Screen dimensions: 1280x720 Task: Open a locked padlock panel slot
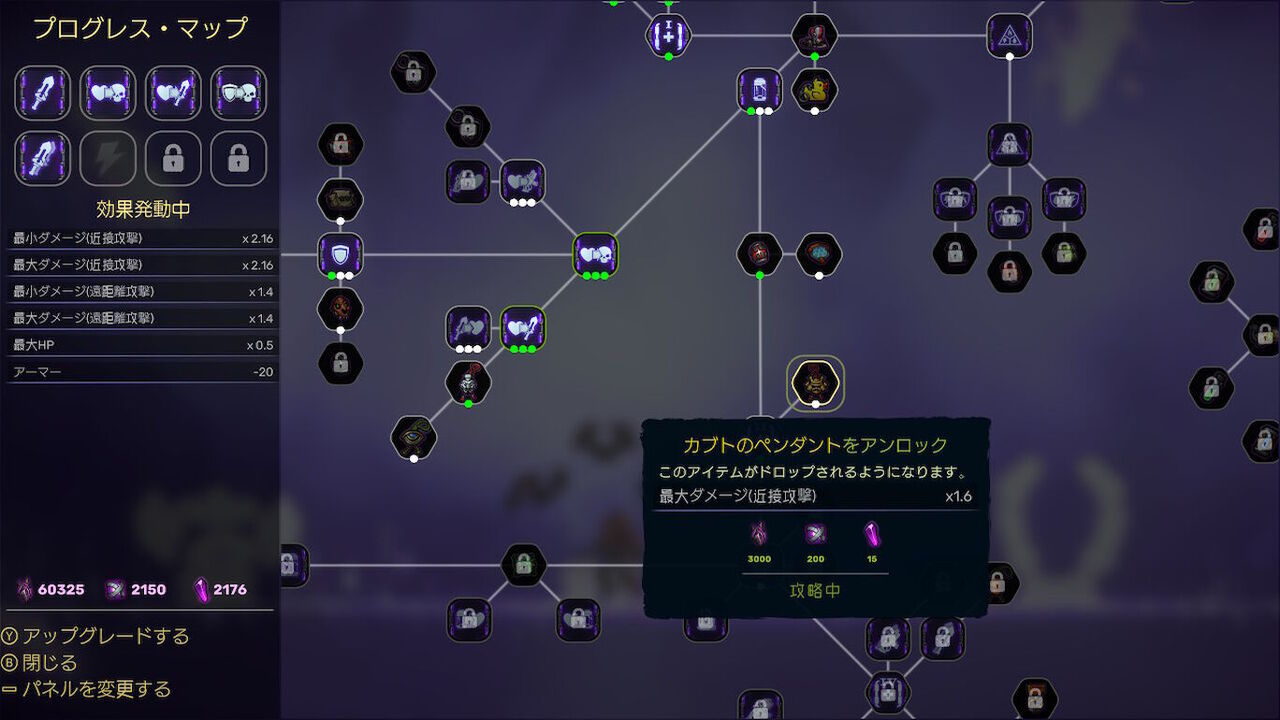[172, 158]
